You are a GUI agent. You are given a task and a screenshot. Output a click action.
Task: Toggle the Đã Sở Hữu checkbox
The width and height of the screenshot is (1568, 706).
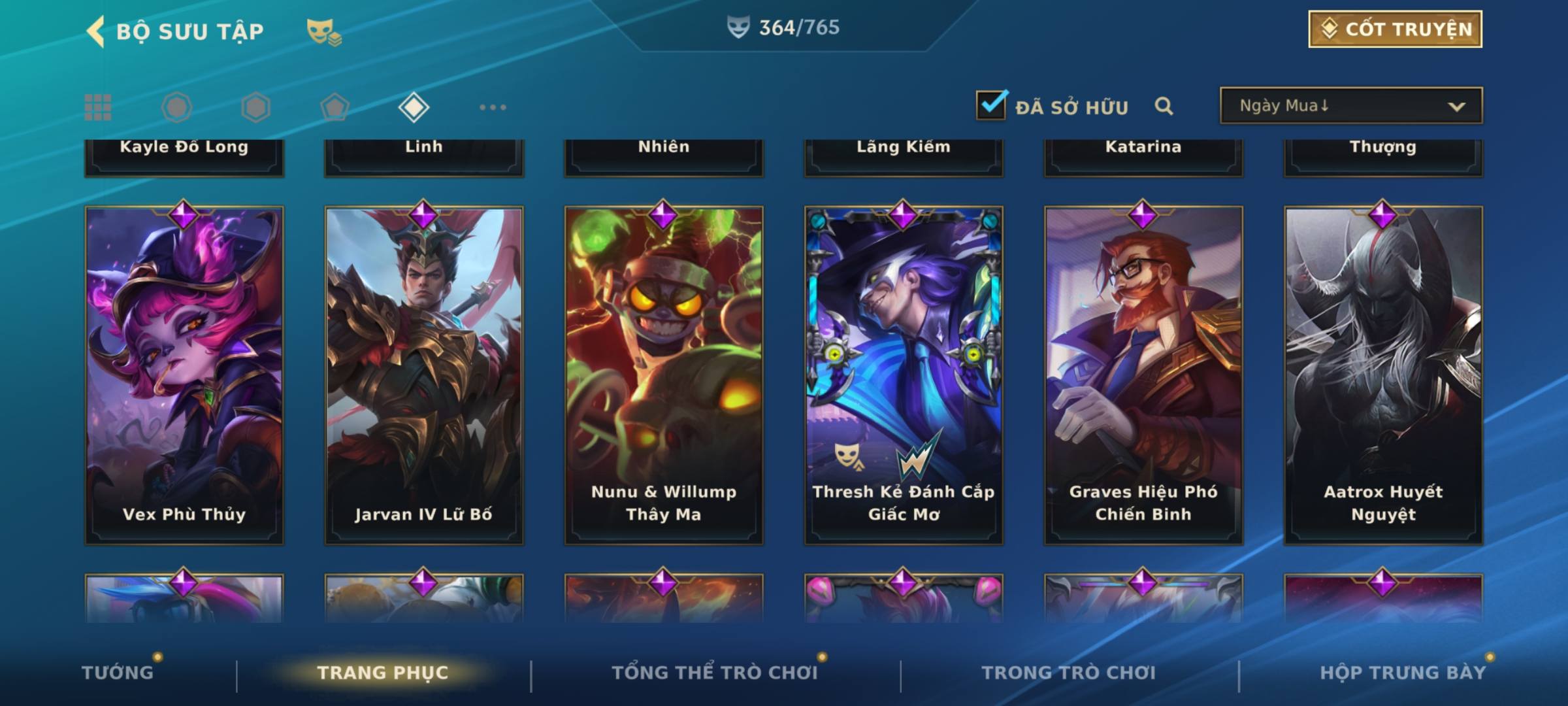click(991, 105)
